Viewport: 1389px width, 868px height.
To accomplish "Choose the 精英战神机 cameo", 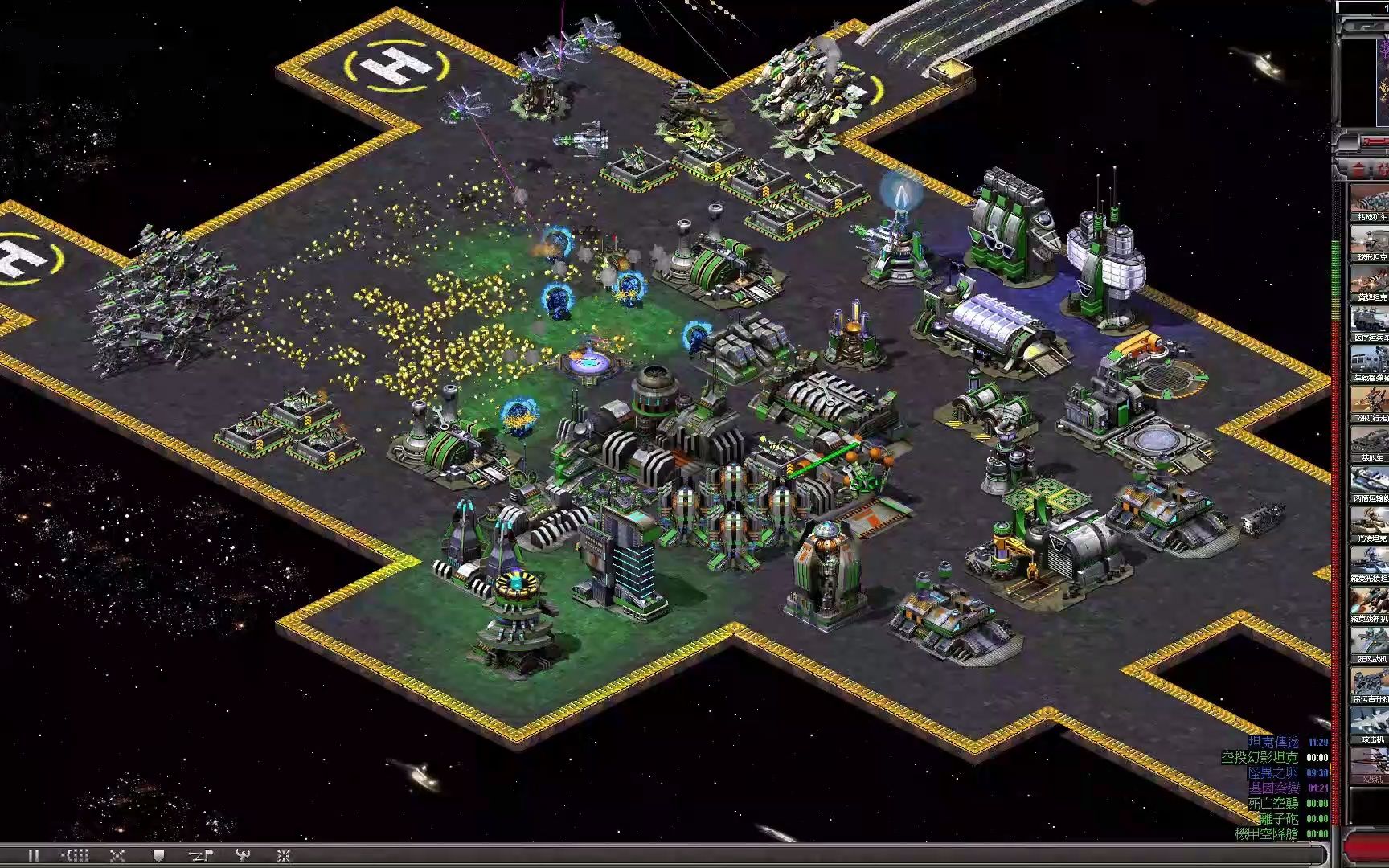I will coord(1370,603).
